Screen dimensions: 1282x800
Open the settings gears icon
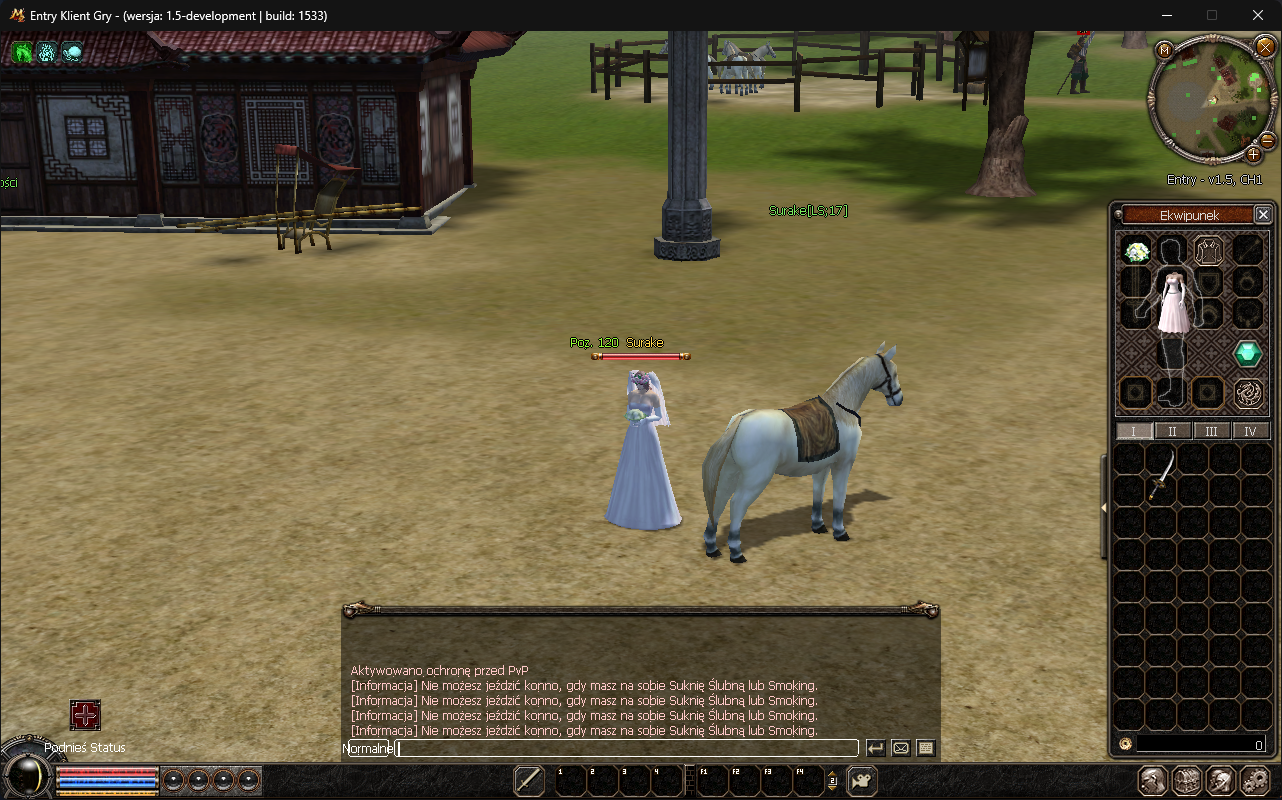coord(1253,780)
